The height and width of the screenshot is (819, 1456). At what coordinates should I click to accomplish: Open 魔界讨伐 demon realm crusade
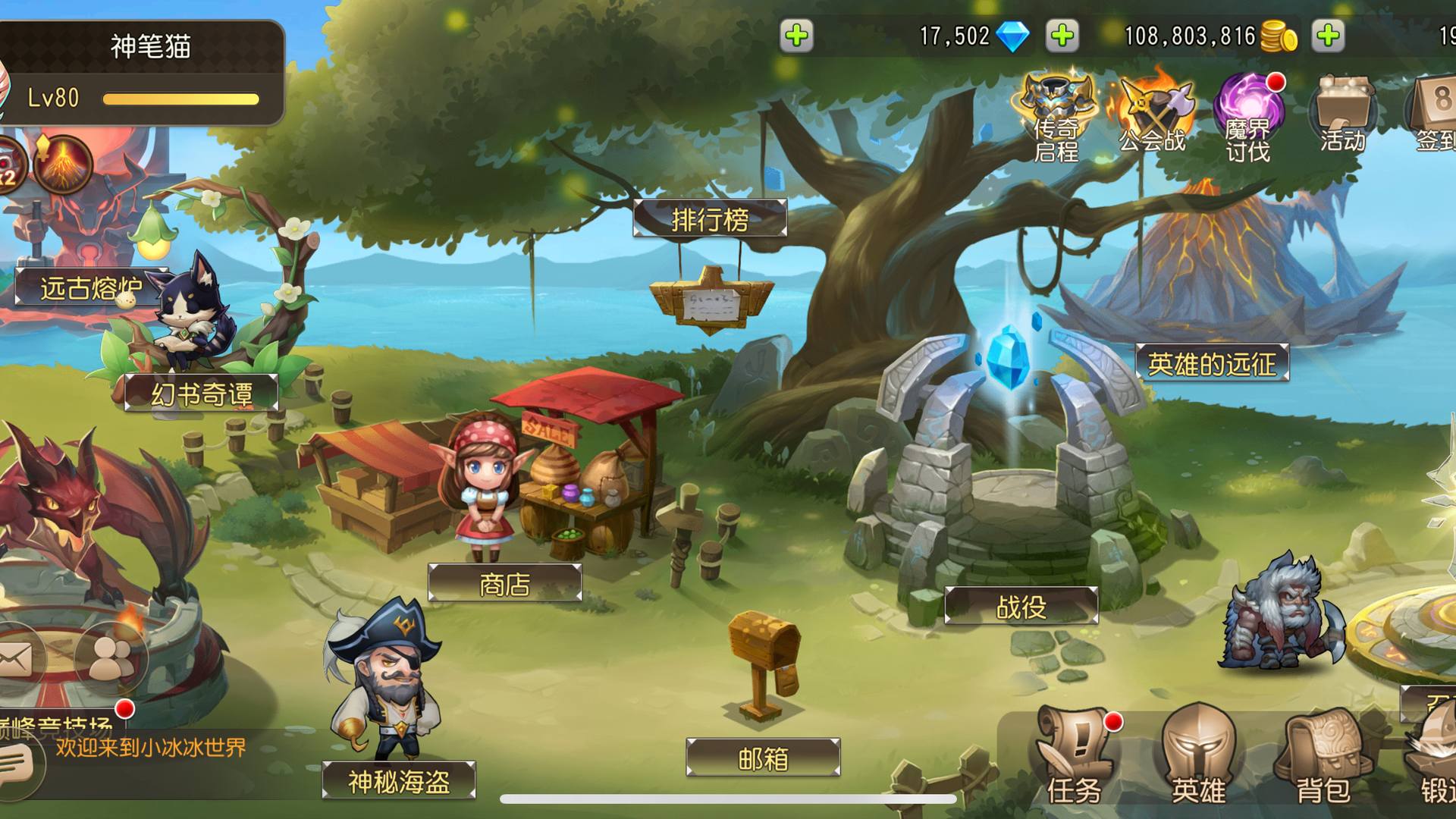coord(1248,118)
